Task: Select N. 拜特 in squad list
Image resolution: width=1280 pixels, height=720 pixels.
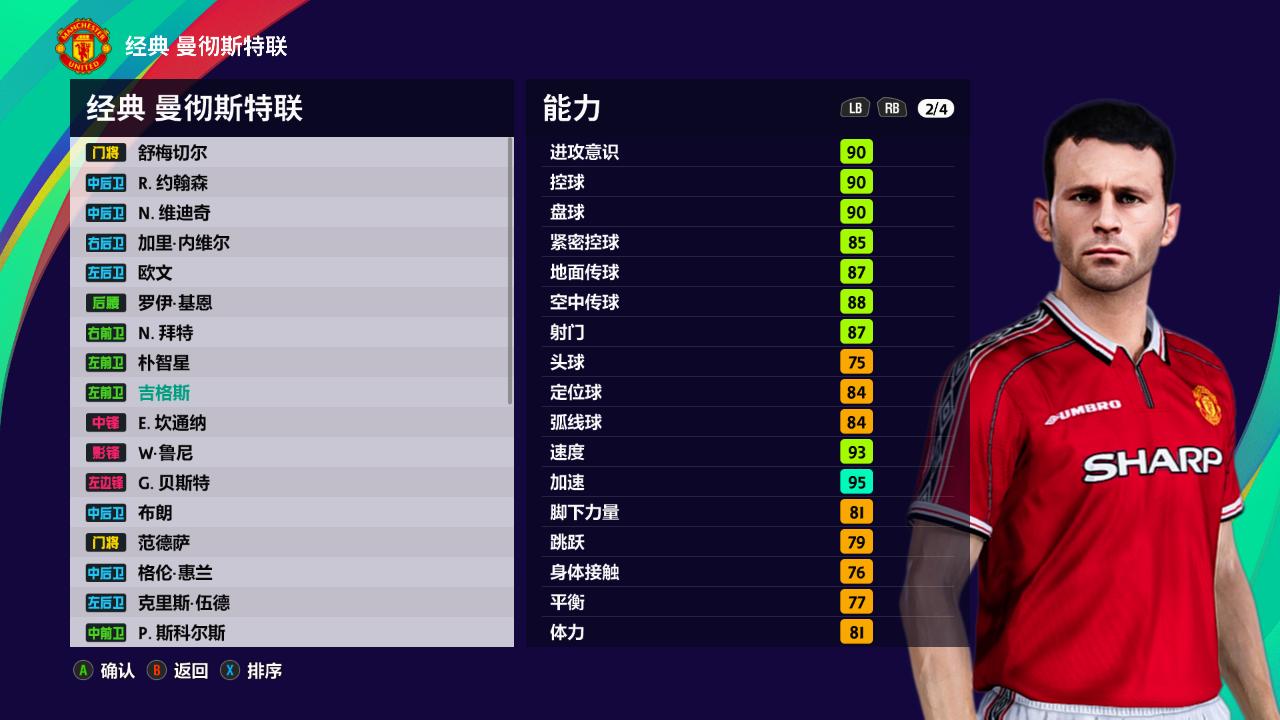Action: click(x=290, y=333)
